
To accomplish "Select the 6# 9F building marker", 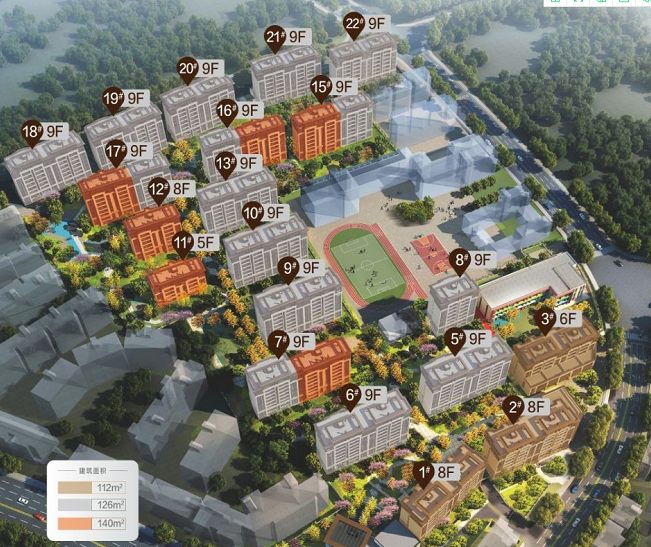I will (x=363, y=395).
